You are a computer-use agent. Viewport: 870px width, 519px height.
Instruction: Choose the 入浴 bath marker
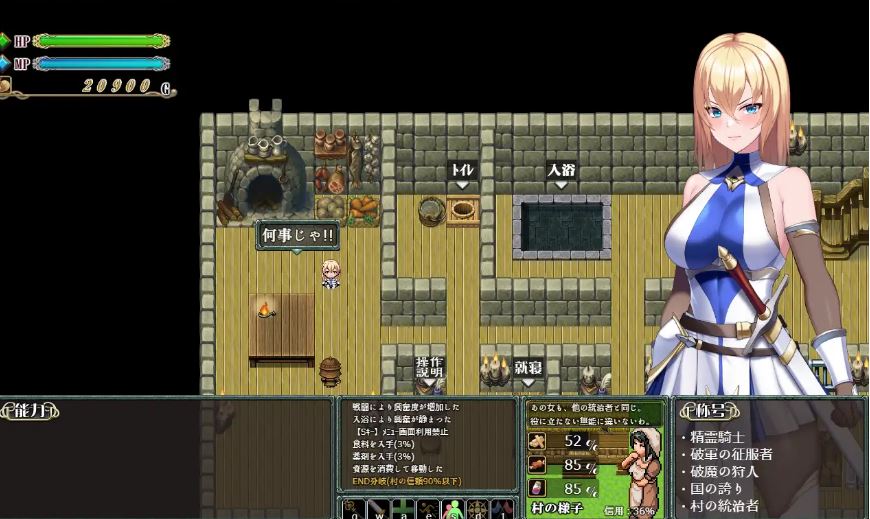(561, 171)
